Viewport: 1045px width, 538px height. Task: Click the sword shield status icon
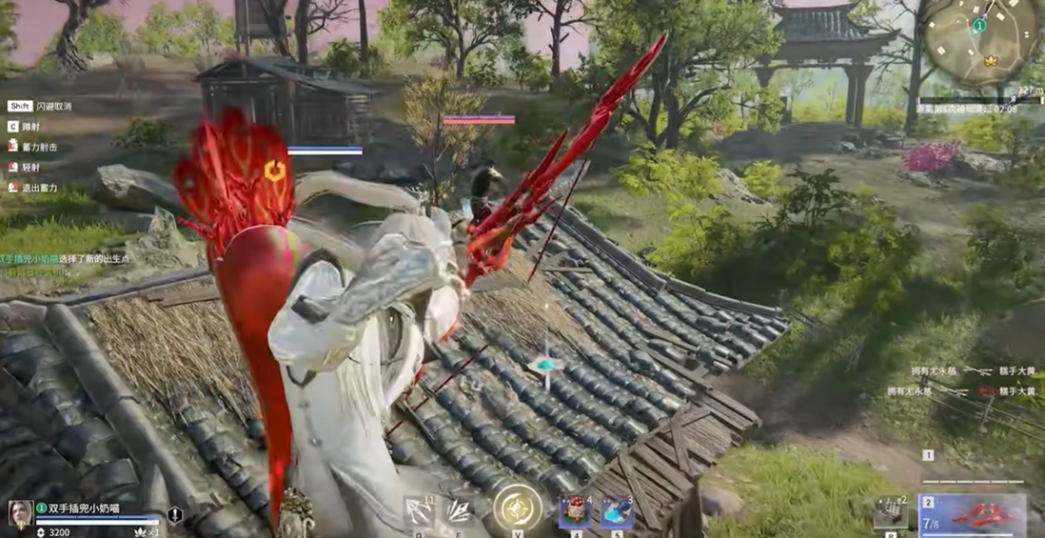coord(175,515)
